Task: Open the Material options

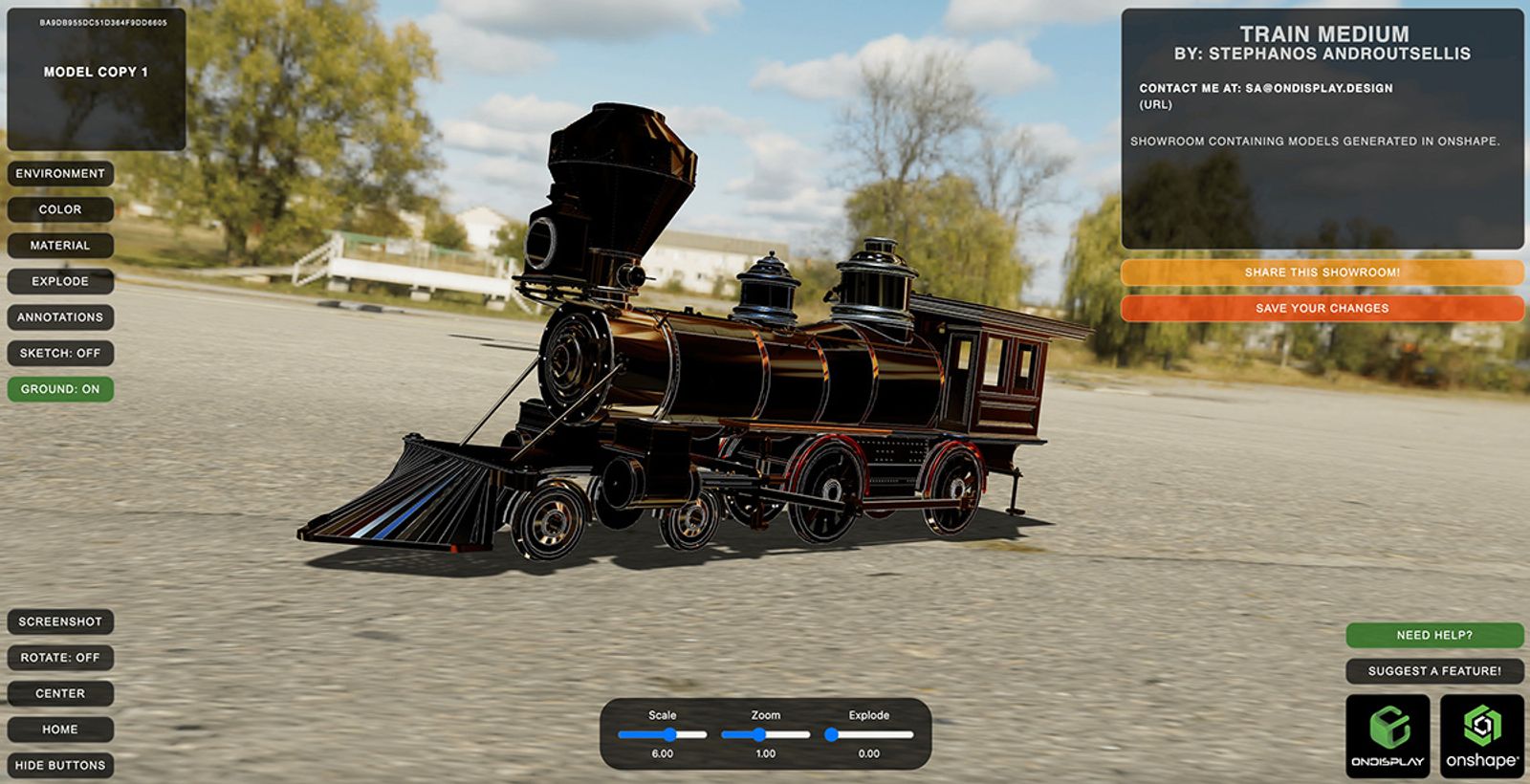Action: coord(61,245)
